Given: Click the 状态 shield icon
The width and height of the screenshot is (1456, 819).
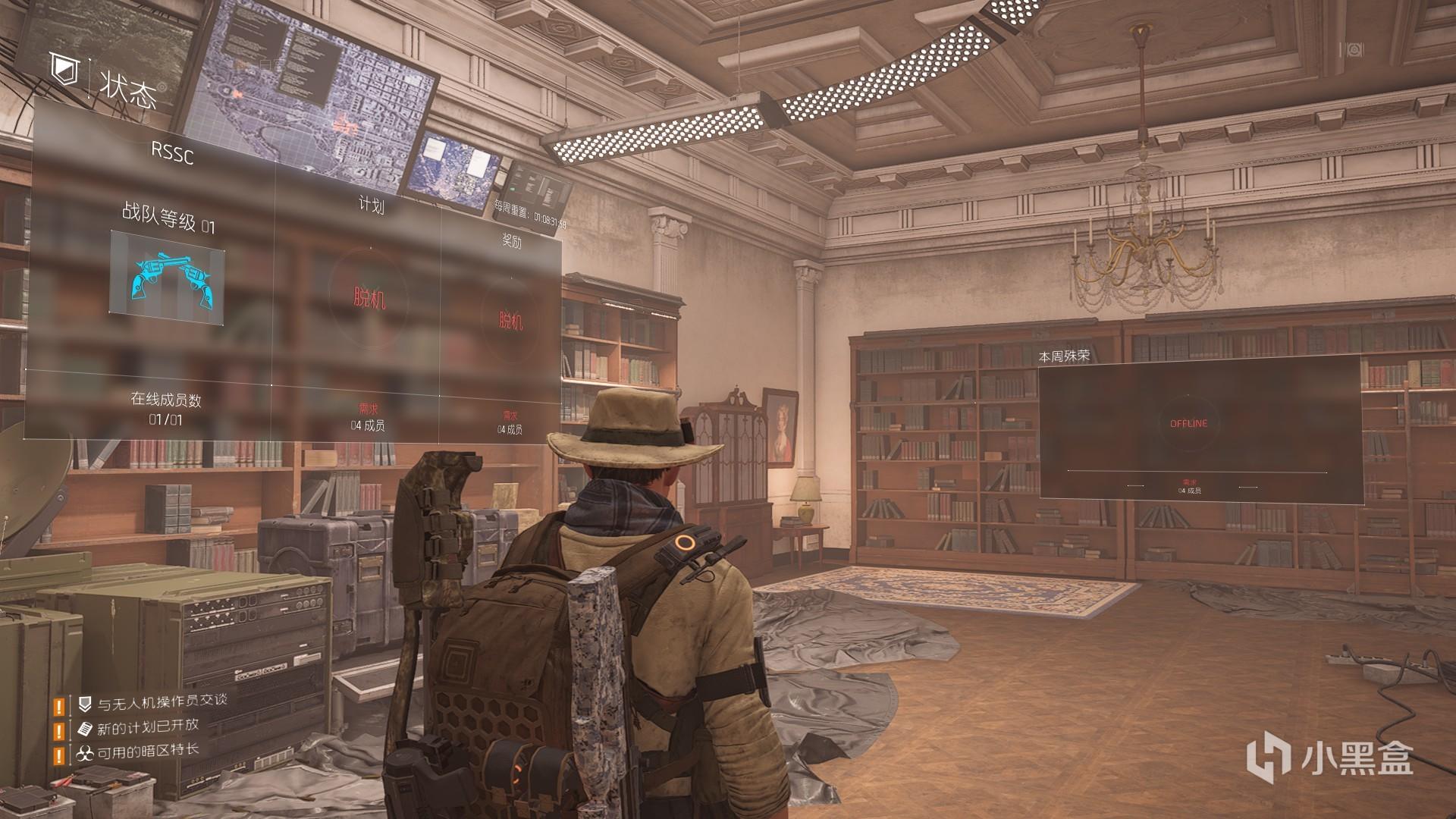Looking at the screenshot, I should pyautogui.click(x=64, y=70).
